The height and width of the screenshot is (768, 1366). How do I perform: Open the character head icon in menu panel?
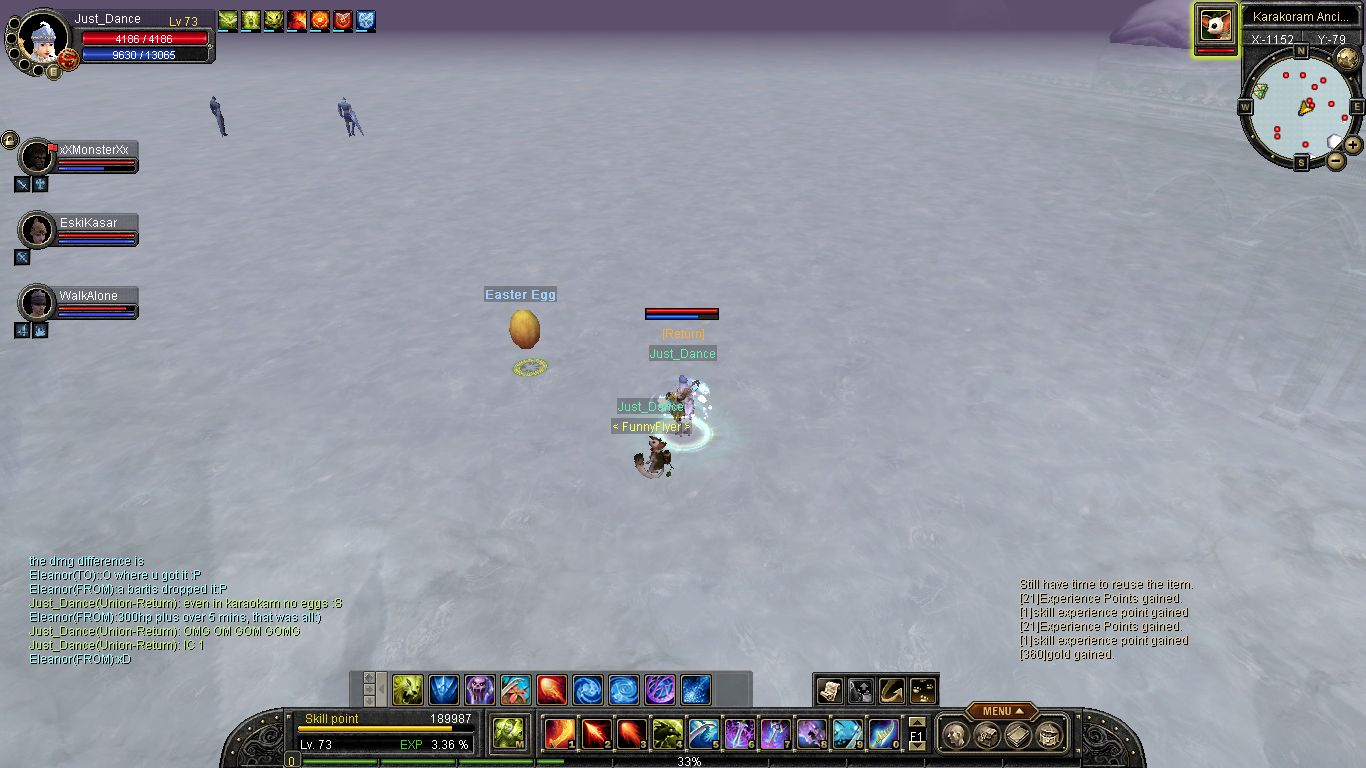pyautogui.click(x=954, y=735)
